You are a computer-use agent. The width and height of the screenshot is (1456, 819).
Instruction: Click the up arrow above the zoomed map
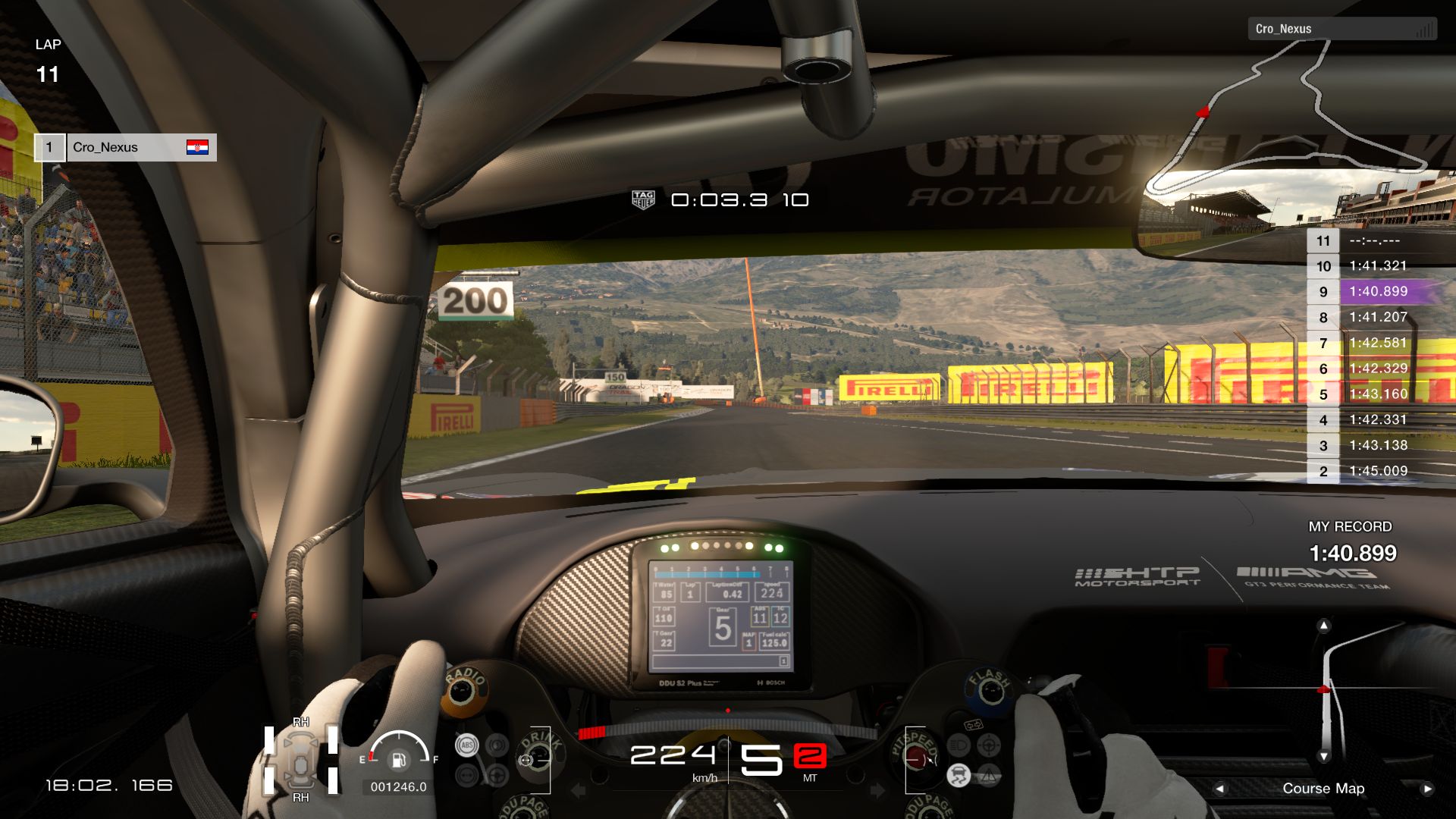pyautogui.click(x=1323, y=626)
